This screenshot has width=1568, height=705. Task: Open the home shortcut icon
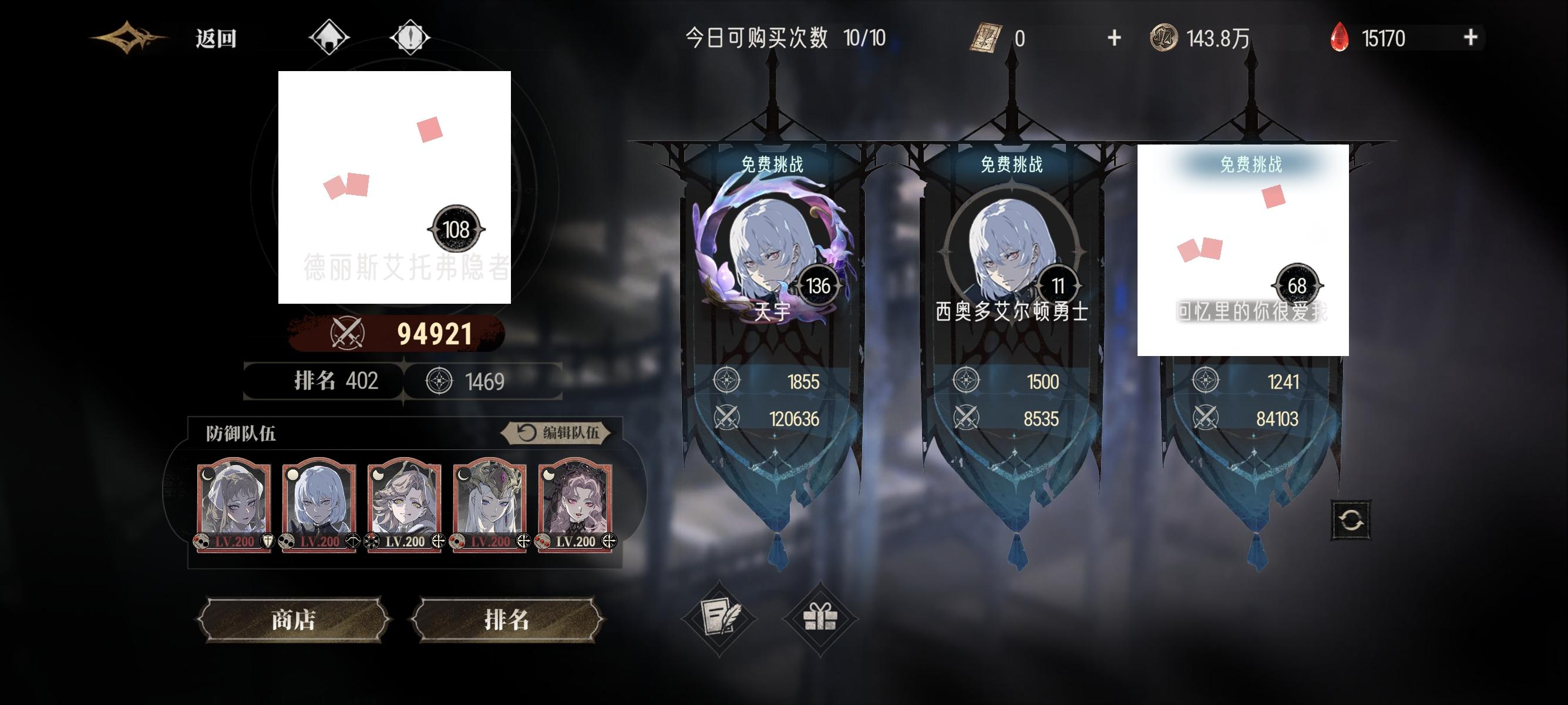click(x=328, y=38)
